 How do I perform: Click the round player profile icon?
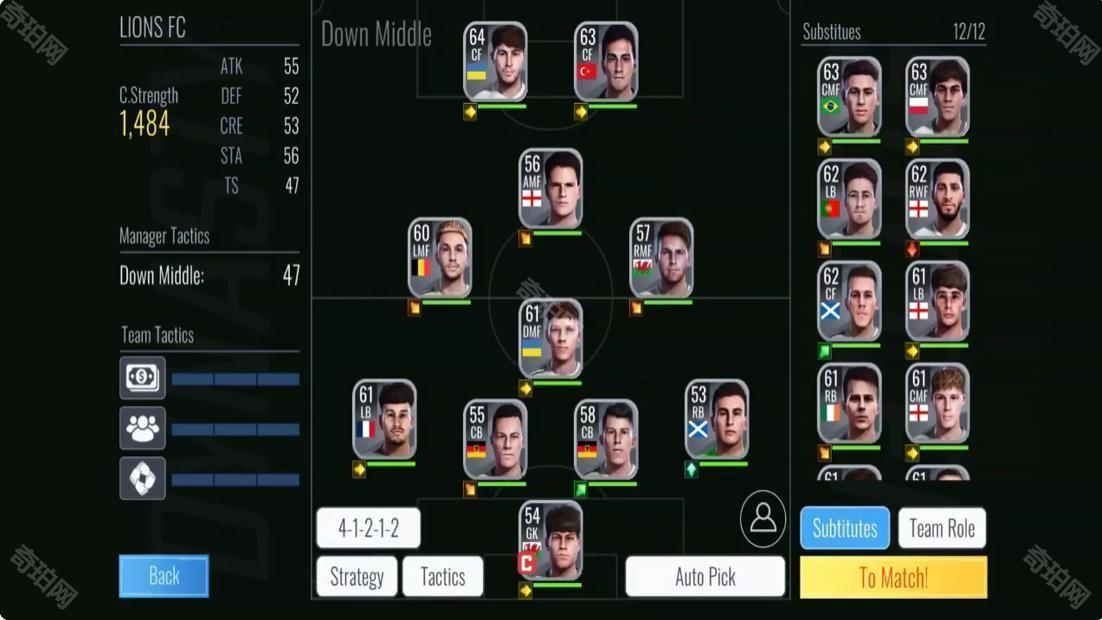coord(763,518)
